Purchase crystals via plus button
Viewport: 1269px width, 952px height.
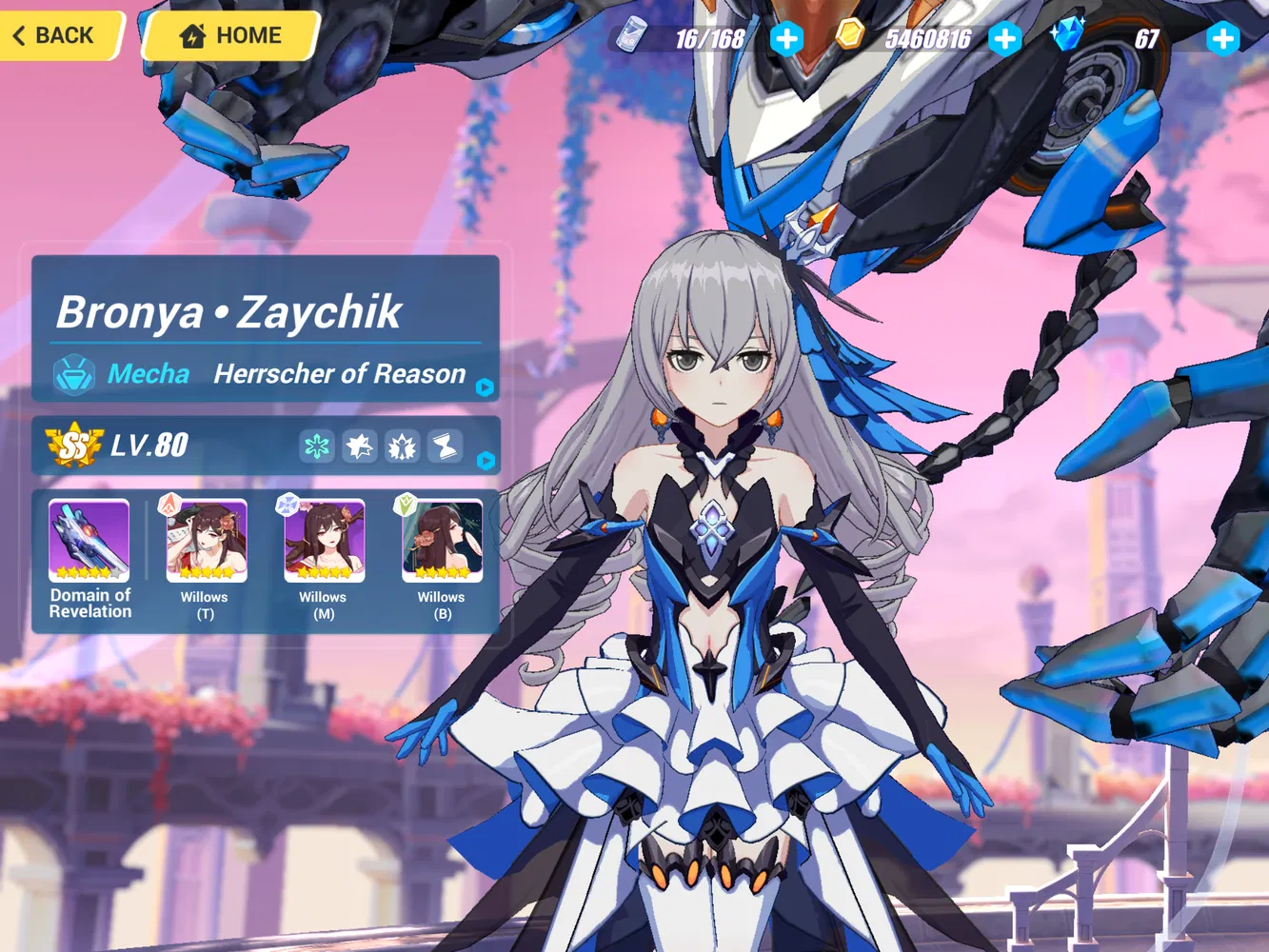[1224, 39]
